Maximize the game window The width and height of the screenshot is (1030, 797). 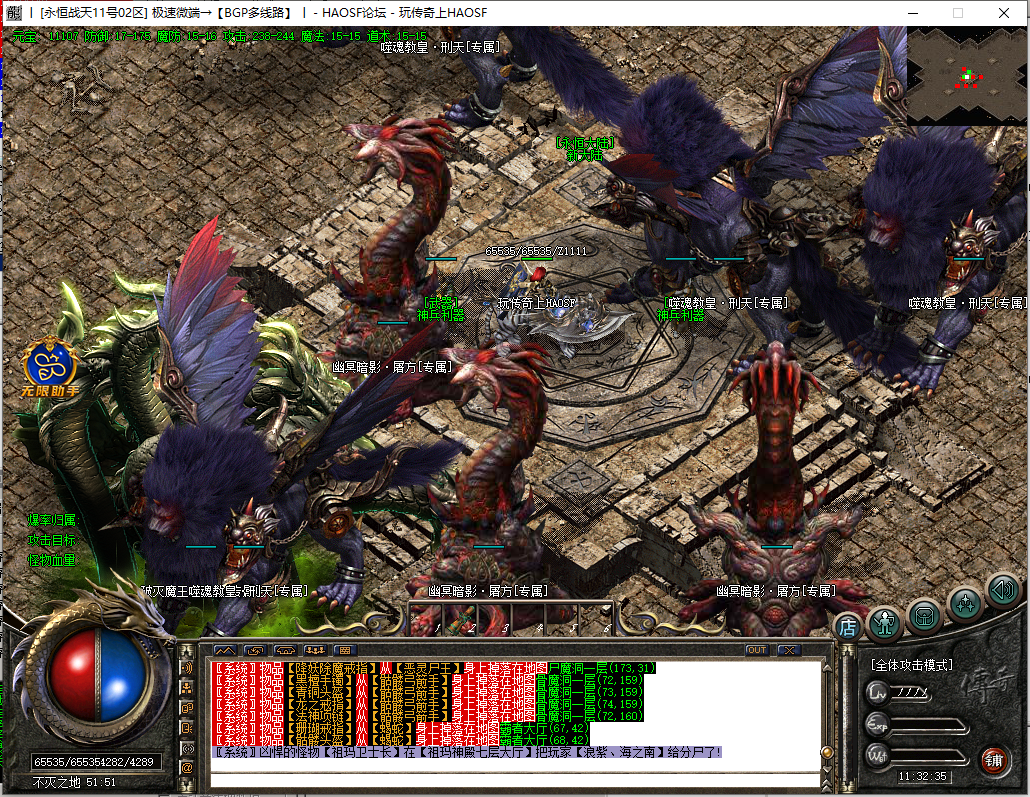(957, 13)
